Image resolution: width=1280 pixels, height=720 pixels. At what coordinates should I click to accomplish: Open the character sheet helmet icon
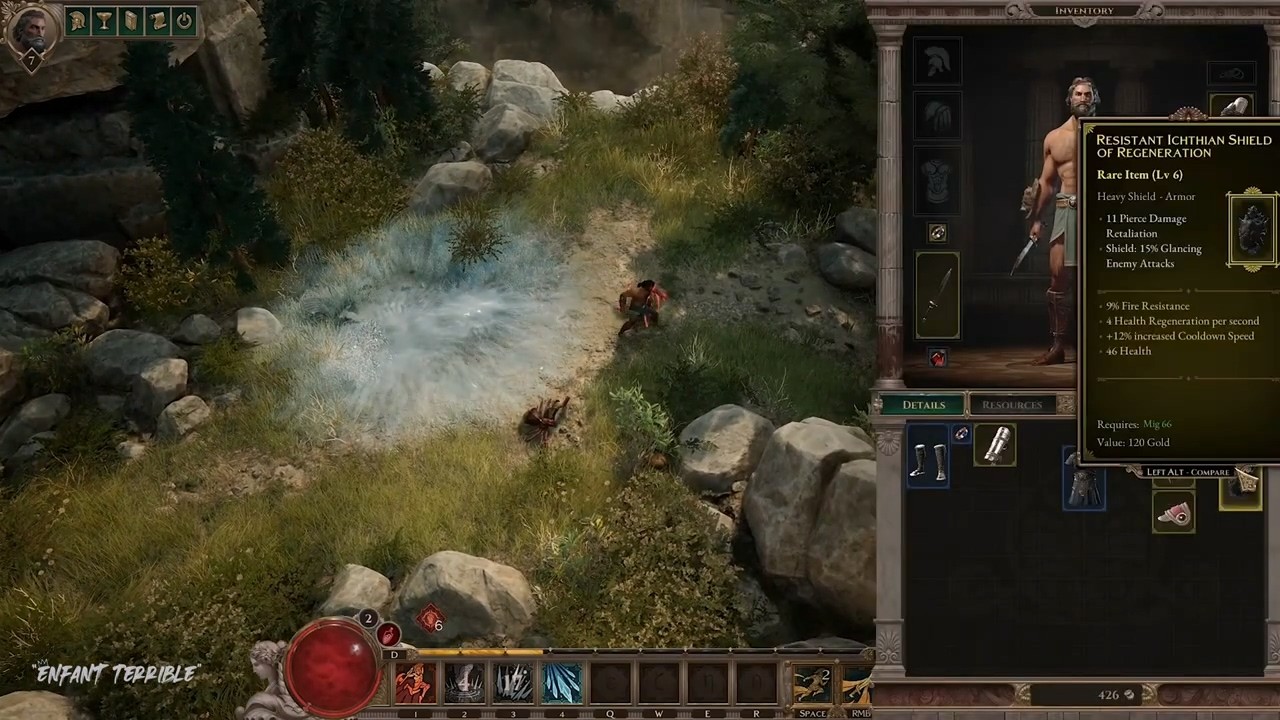(77, 21)
